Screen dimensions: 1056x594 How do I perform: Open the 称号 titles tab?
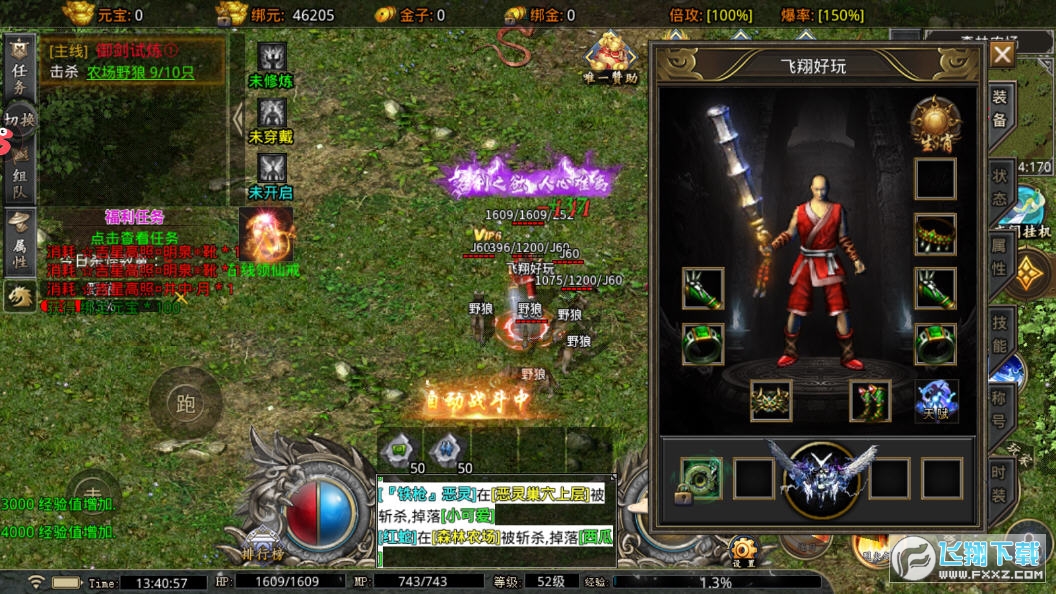click(999, 408)
